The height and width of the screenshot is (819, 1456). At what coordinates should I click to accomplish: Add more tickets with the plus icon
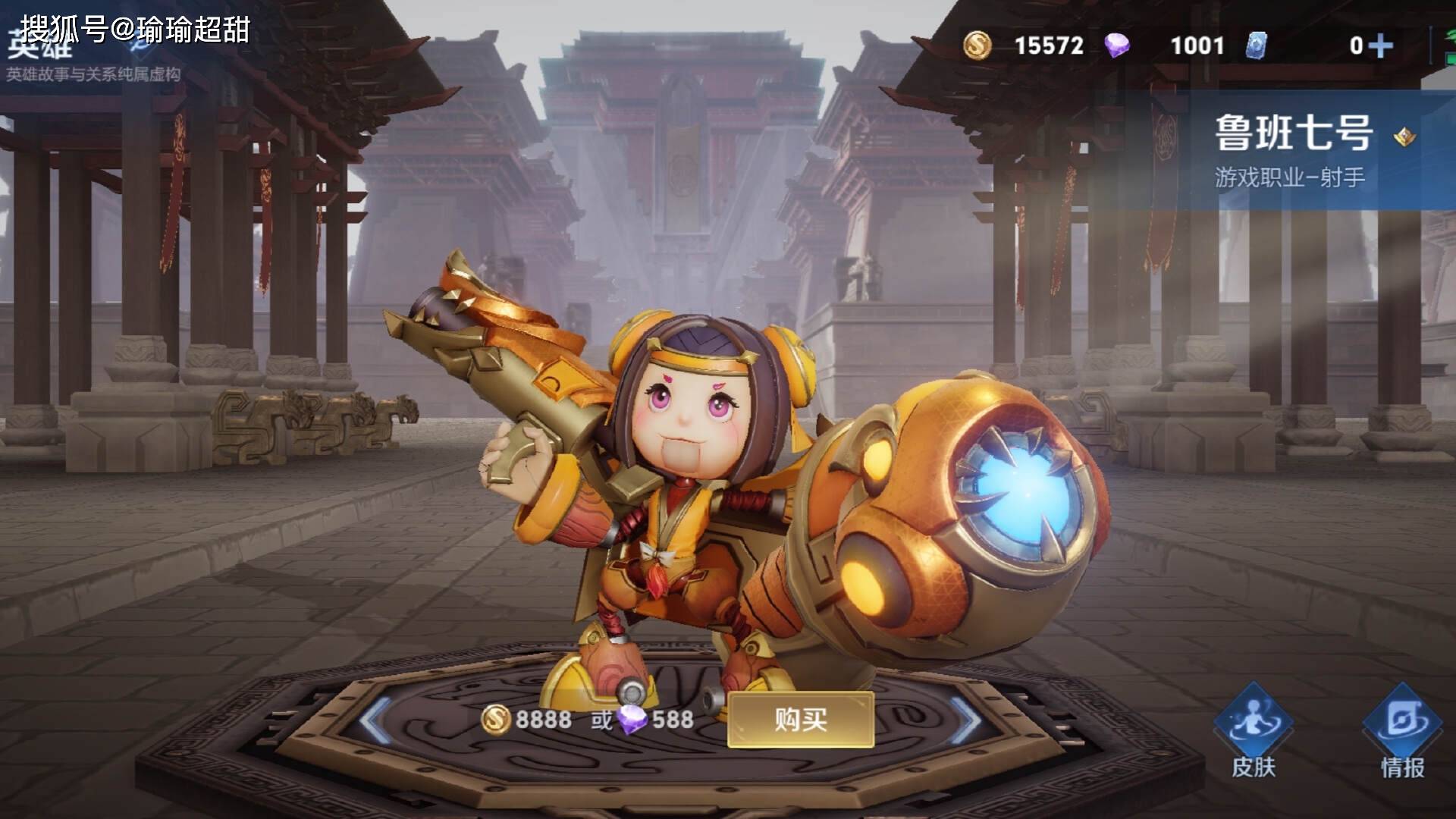pos(1381,46)
